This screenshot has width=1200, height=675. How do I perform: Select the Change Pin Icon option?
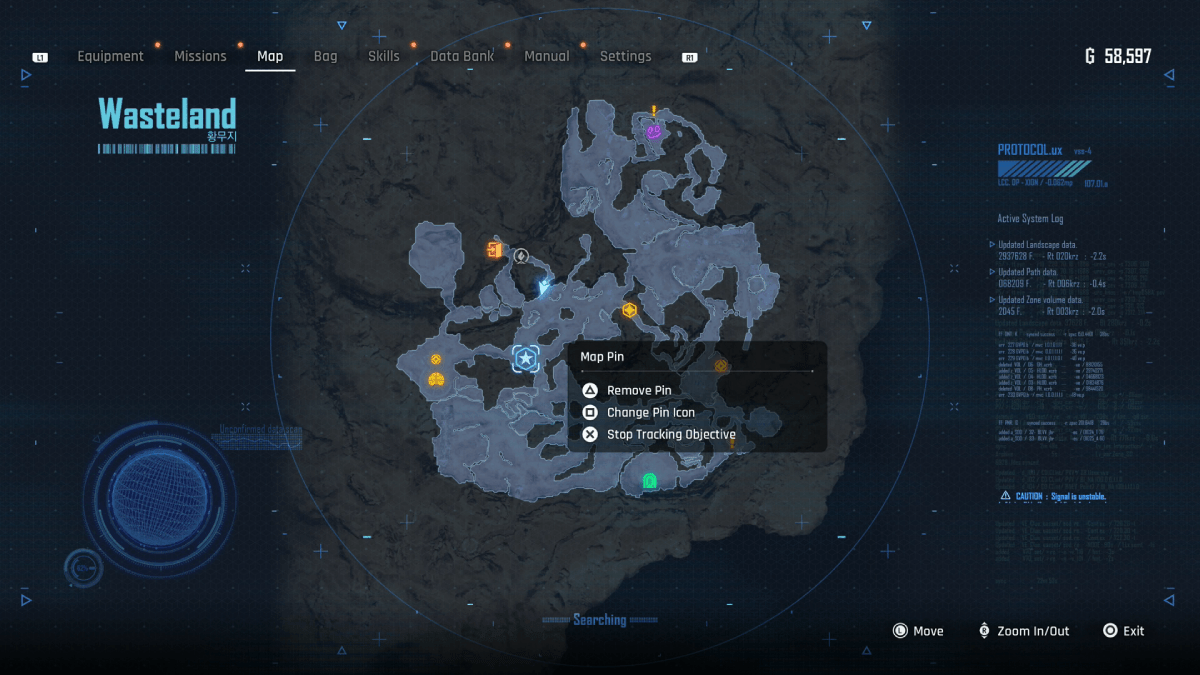tap(650, 412)
